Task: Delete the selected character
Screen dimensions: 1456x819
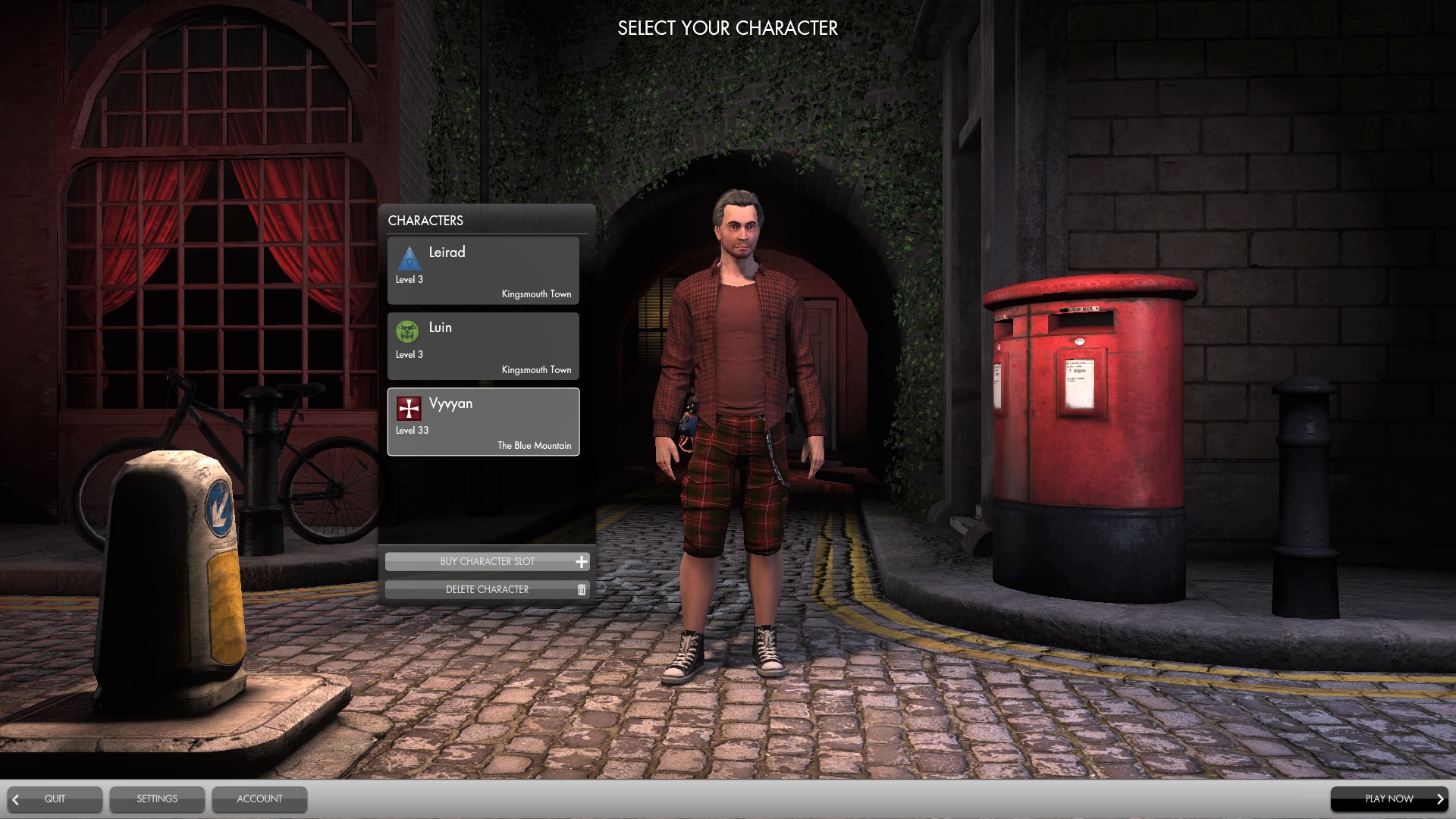Action: click(x=487, y=589)
